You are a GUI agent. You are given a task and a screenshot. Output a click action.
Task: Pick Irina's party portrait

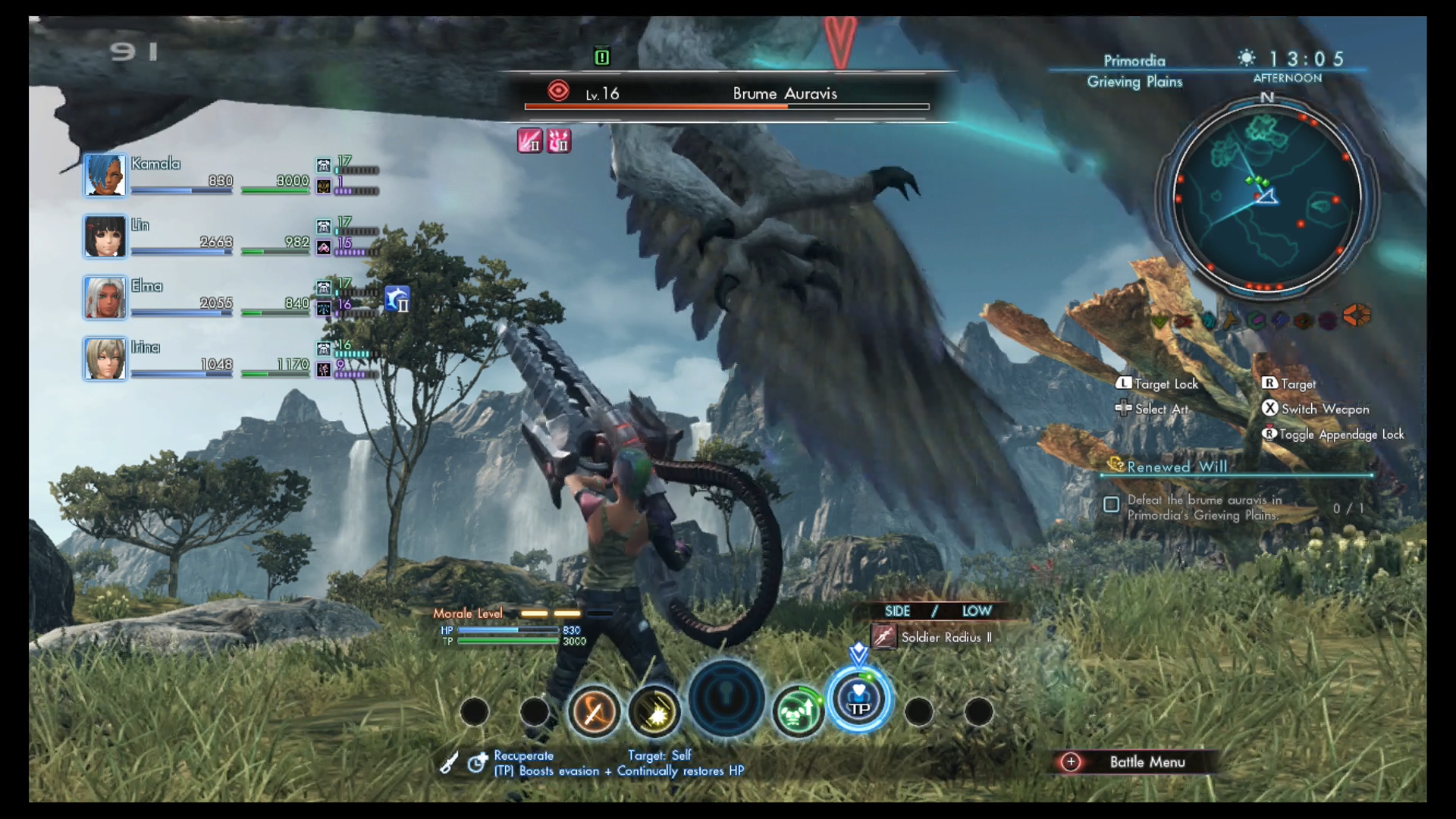coord(105,359)
